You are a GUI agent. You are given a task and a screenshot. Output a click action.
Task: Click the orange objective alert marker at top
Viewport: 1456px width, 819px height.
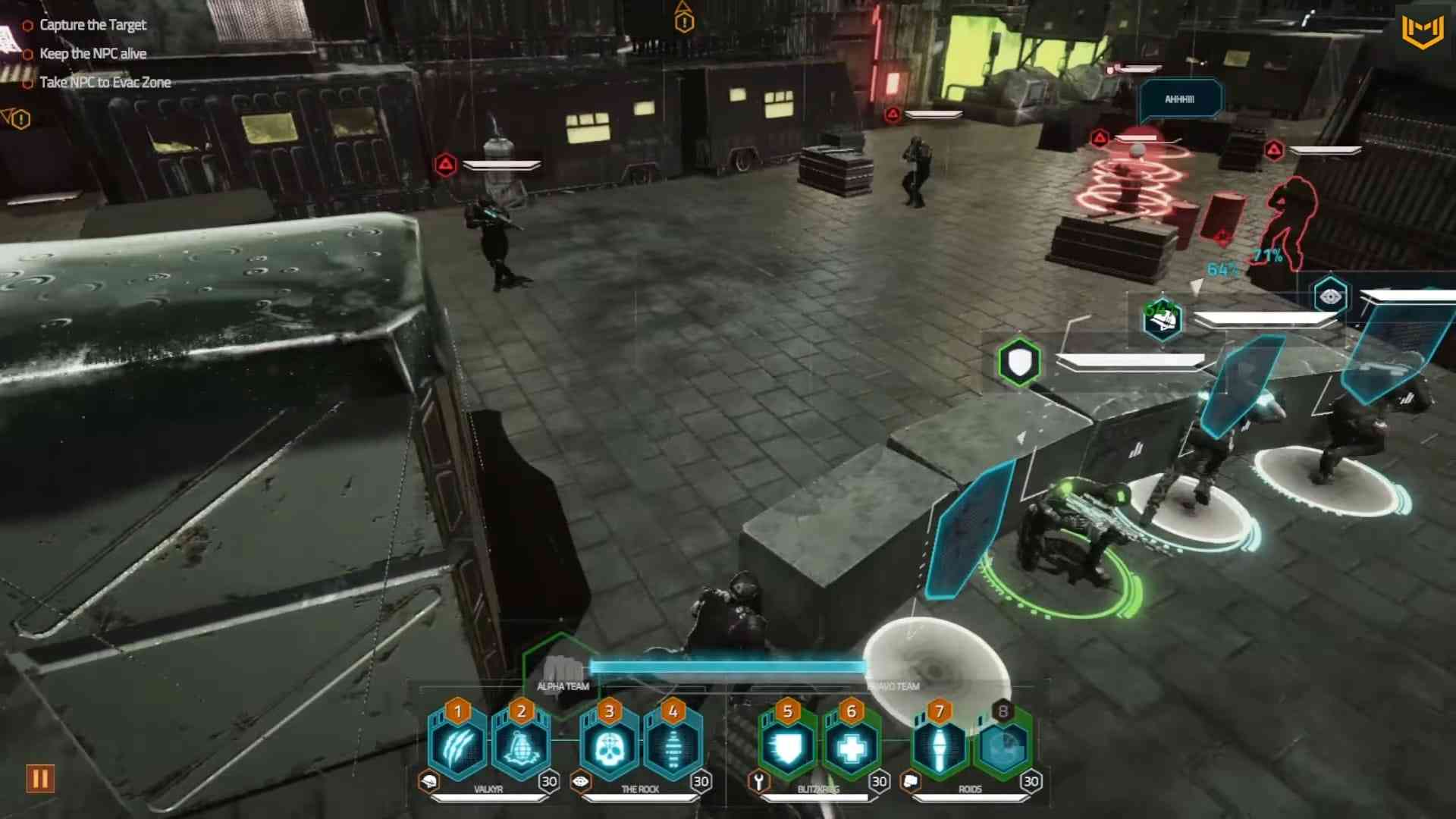(684, 20)
